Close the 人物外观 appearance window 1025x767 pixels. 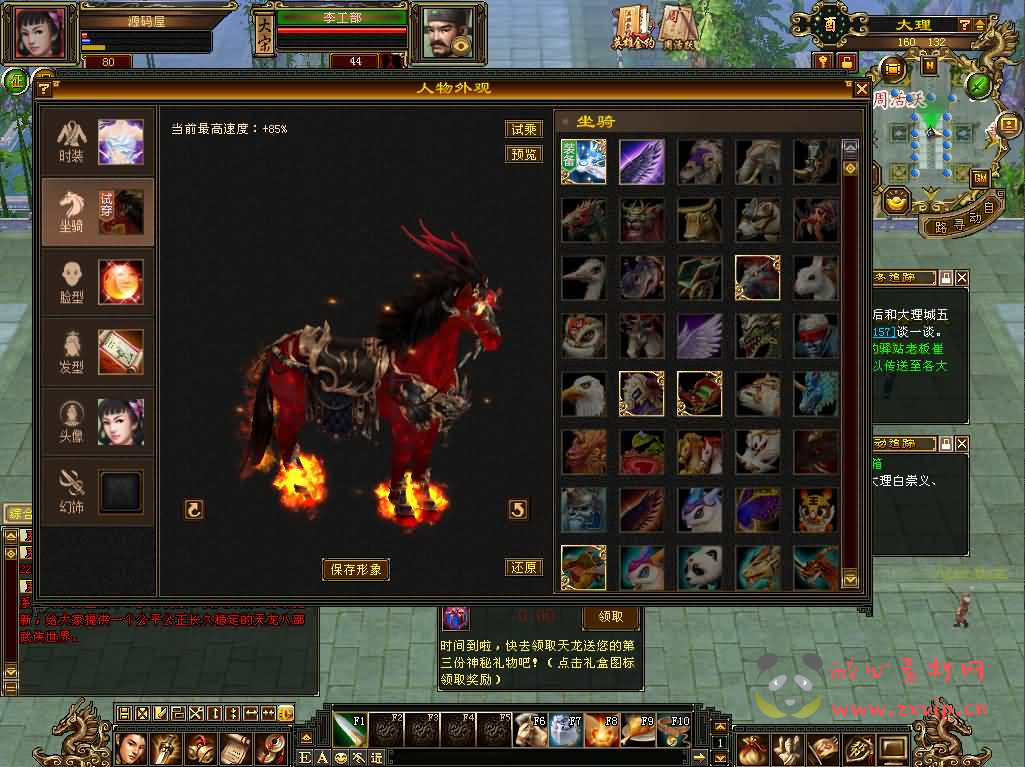[861, 89]
